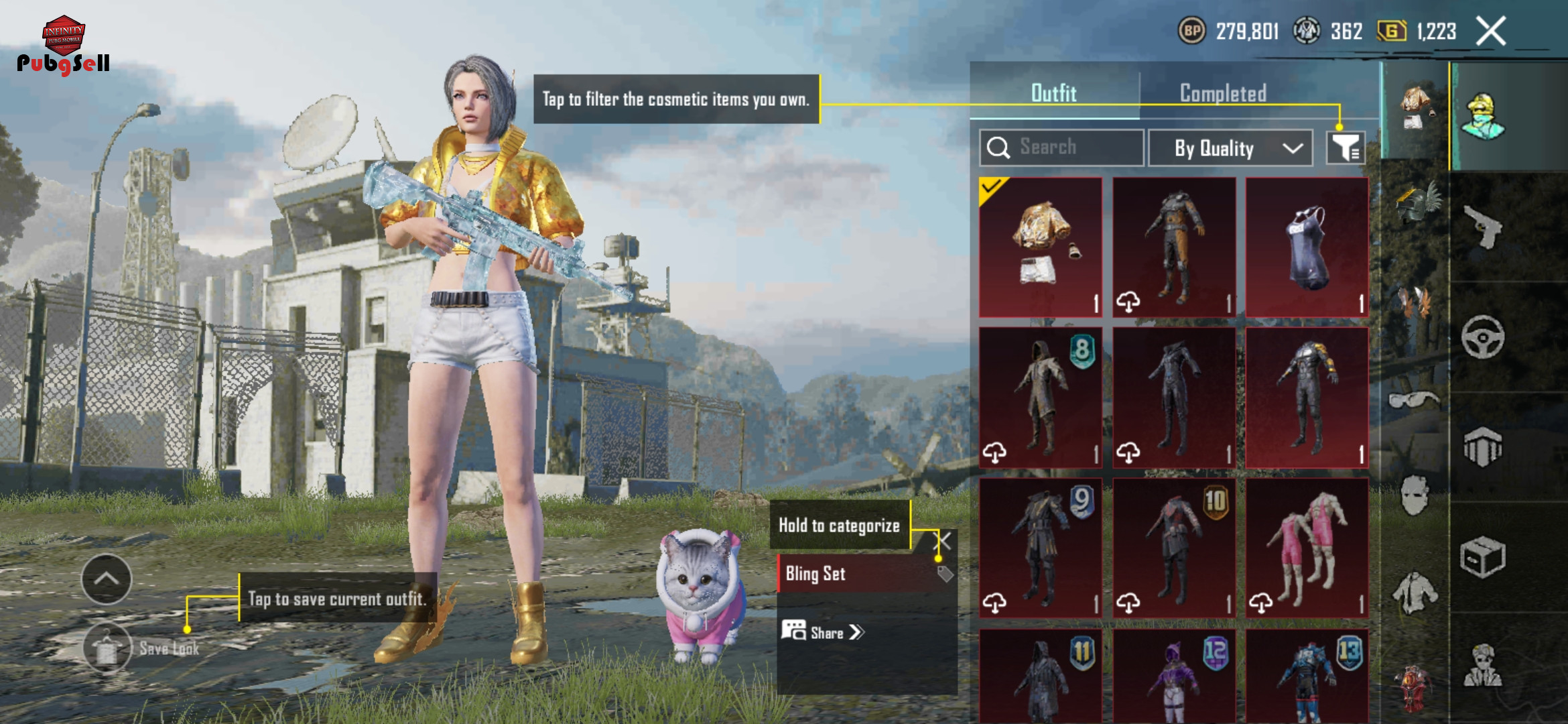Click the tag icon beside Bling Set
The image size is (1568, 724).
tap(945, 574)
